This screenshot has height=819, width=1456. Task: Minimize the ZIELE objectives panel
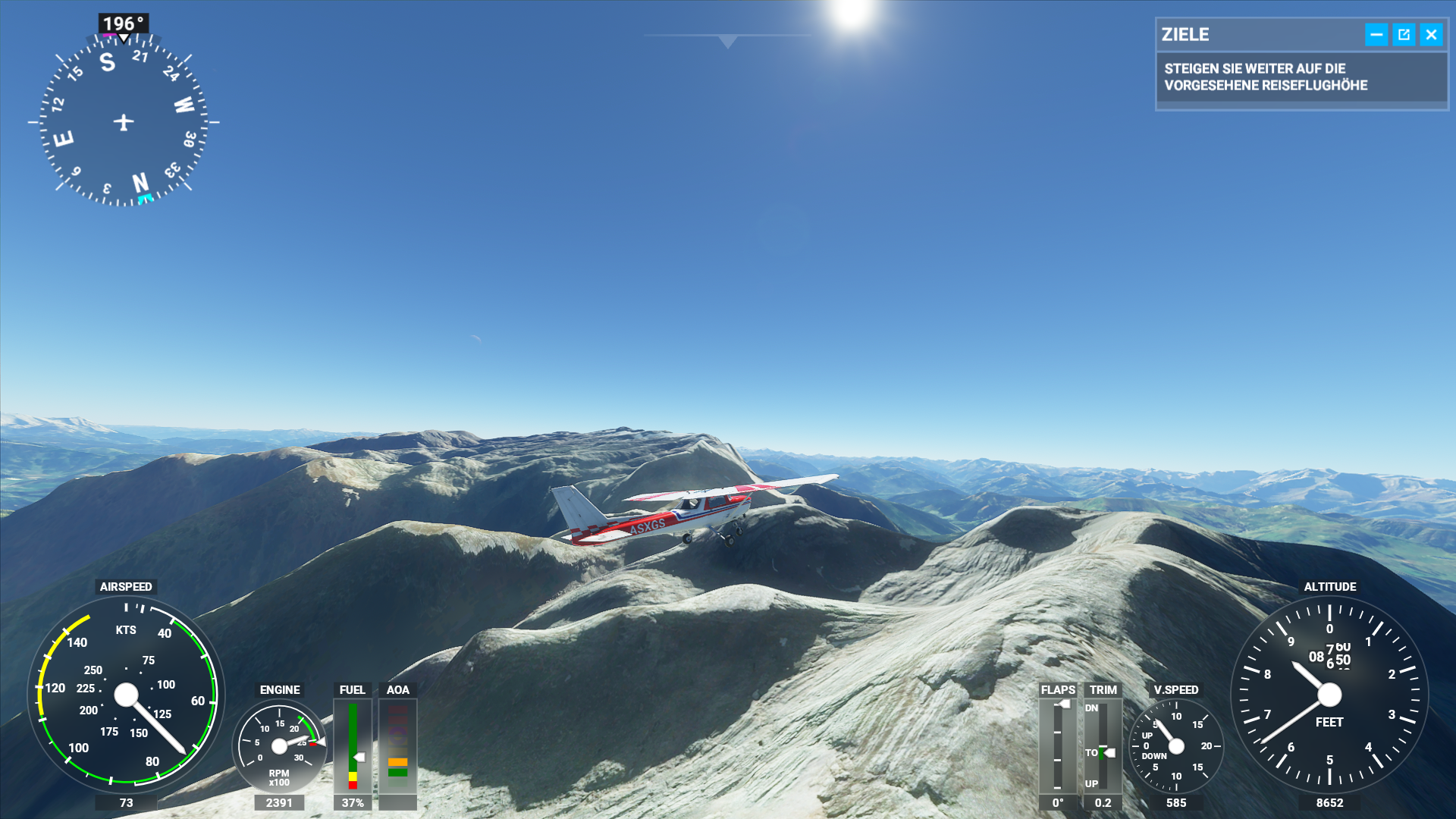(x=1376, y=35)
